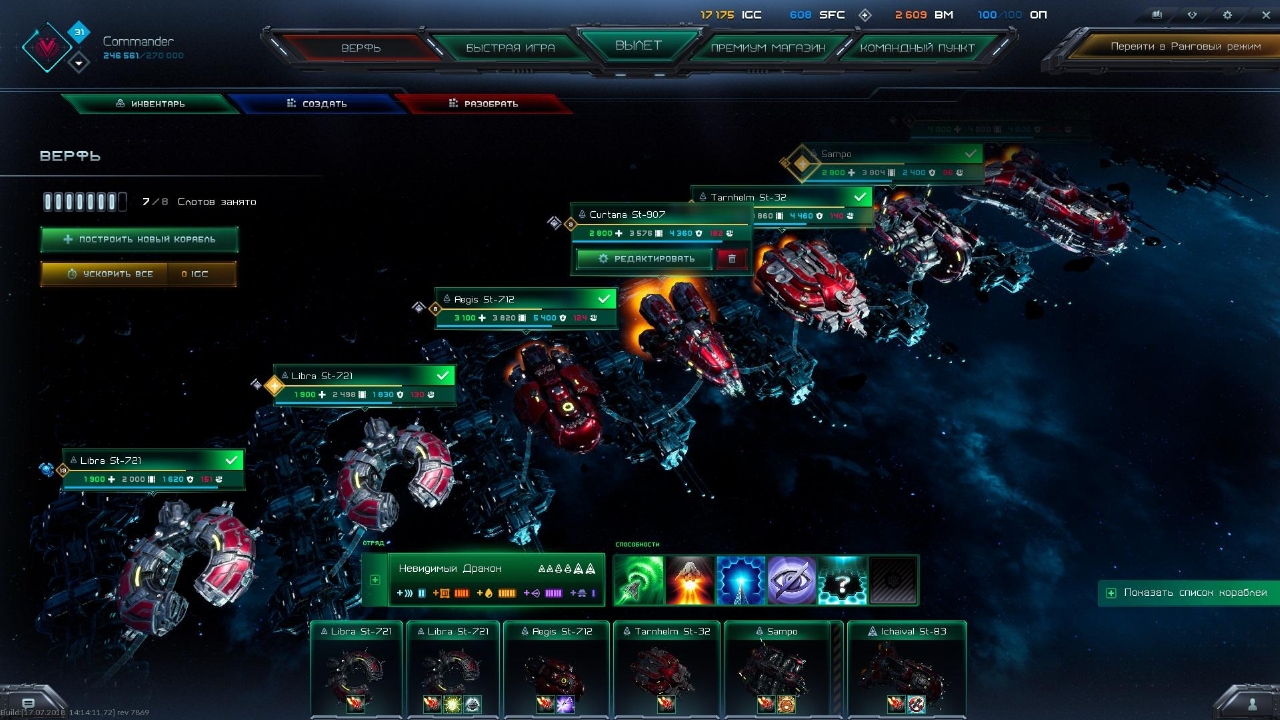The height and width of the screenshot is (720, 1280).
Task: Delete Curtana St-907 with trash button
Action: pyautogui.click(x=732, y=259)
